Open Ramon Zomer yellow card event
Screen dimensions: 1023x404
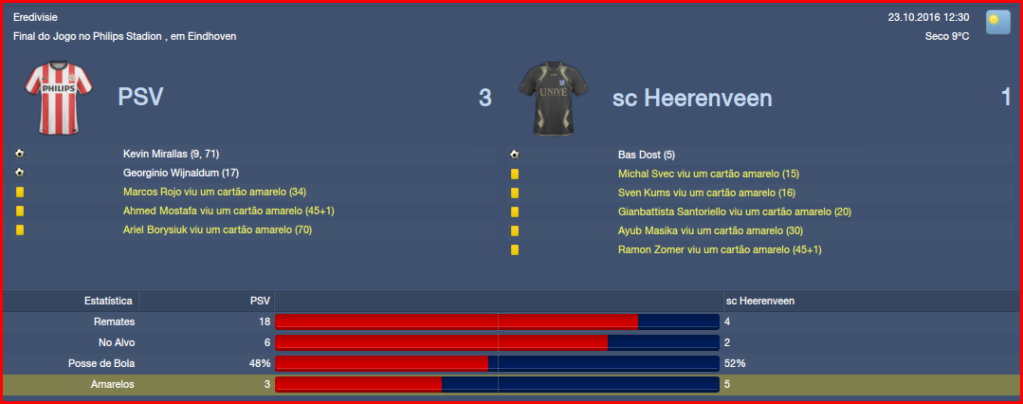click(719, 249)
